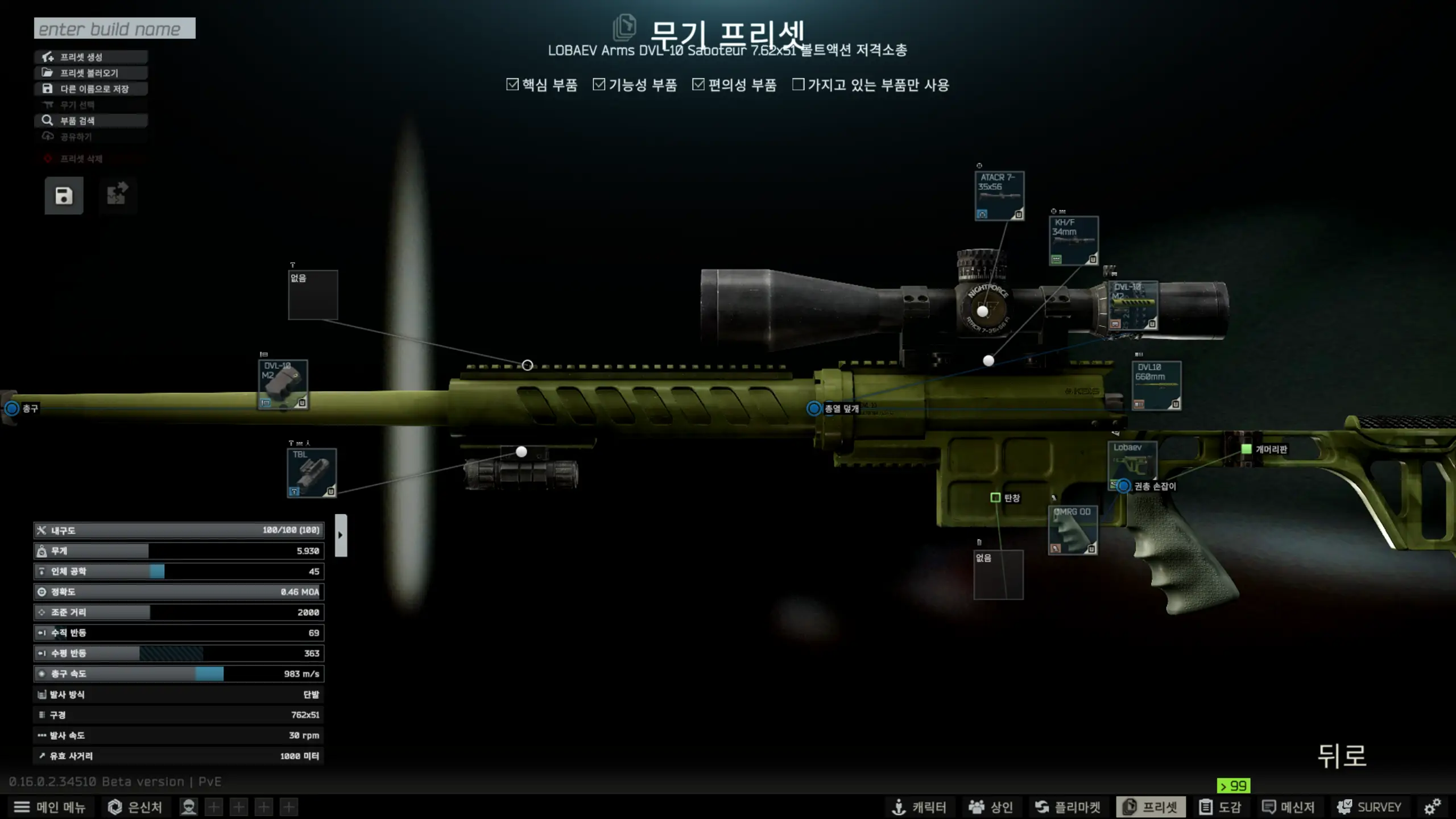This screenshot has width=1456, height=819.
Task: Select the KH/F 34mm mount slot
Action: (1074, 241)
